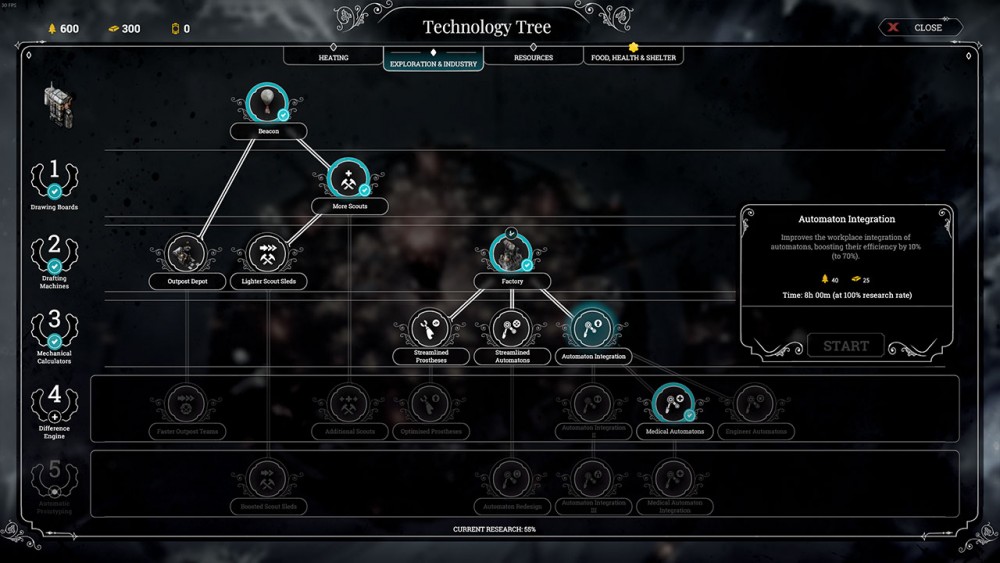Screen dimensions: 1000x563
Task: Select the Drawing Boards tier icon
Action: (x=54, y=177)
